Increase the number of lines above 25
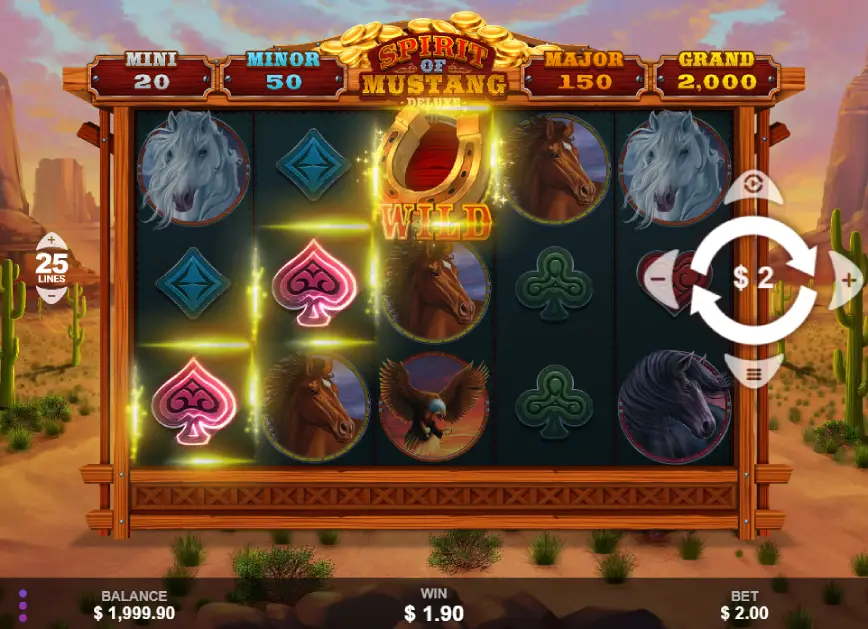This screenshot has width=868, height=629. point(50,242)
